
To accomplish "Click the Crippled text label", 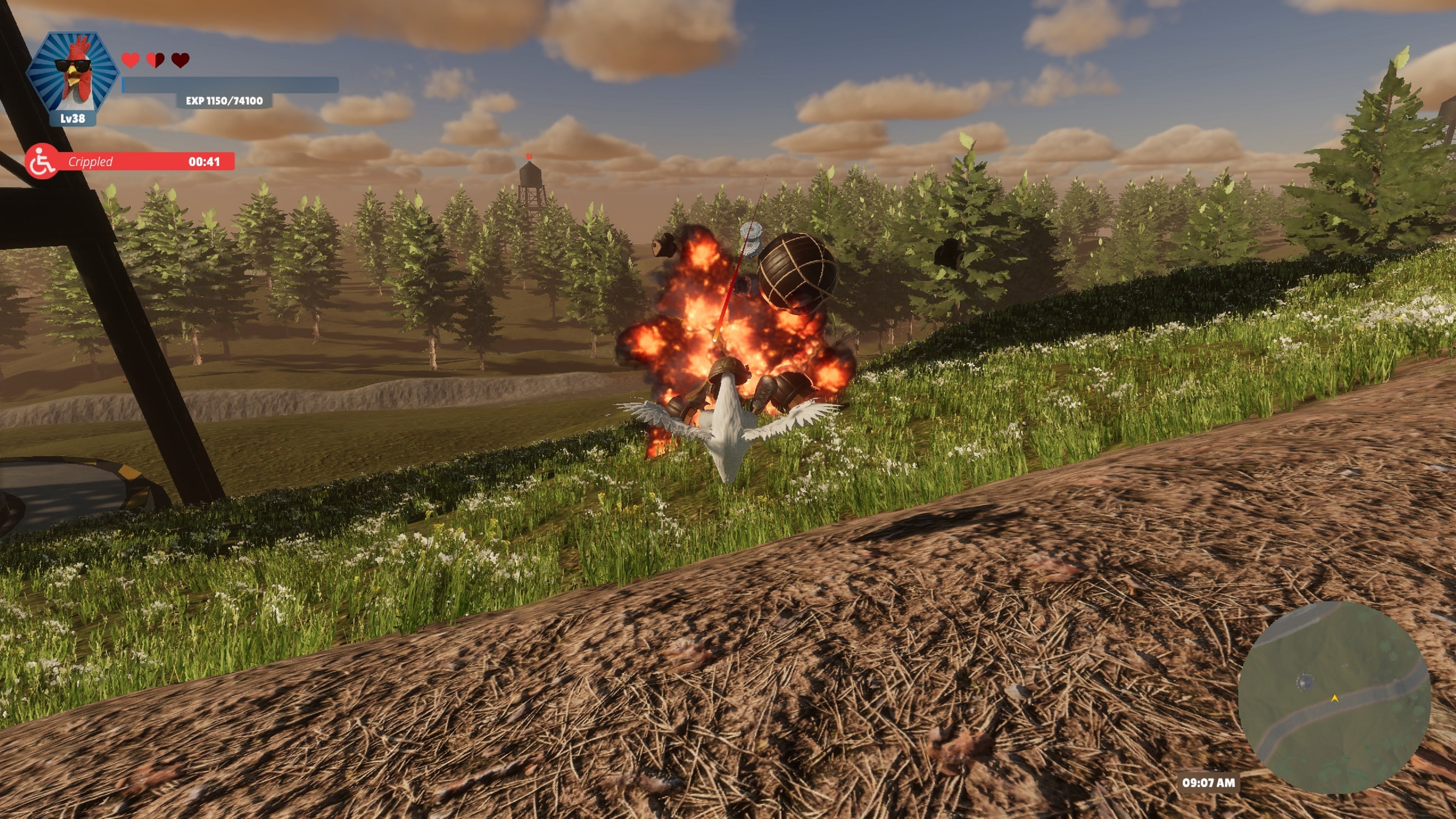I will [x=91, y=162].
